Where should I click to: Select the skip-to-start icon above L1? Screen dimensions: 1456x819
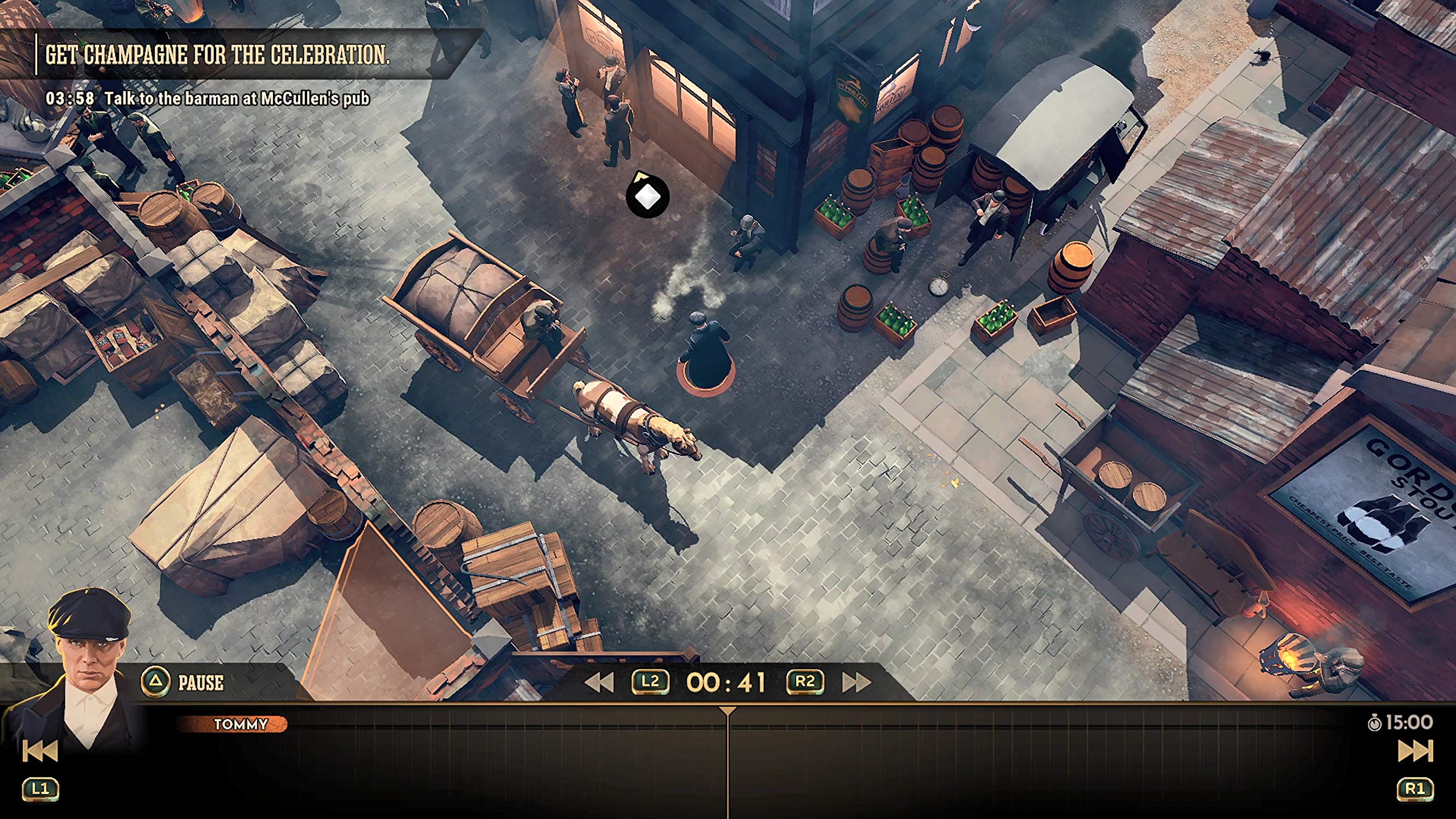[40, 751]
